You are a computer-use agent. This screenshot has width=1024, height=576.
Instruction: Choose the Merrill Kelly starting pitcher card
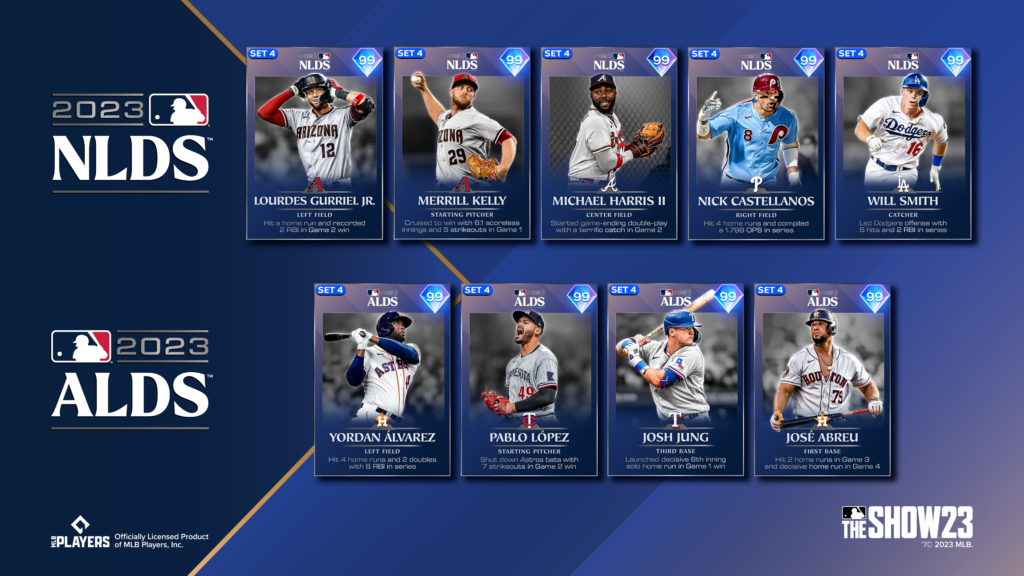click(461, 143)
